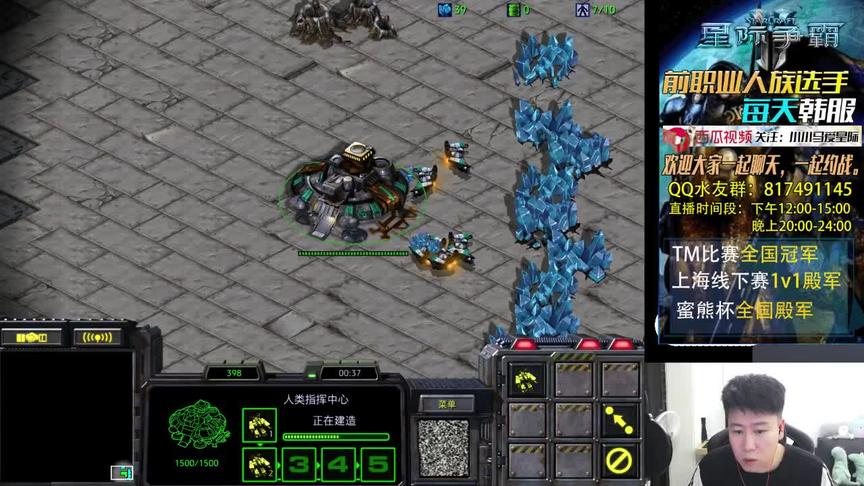Open the 菜单 game menu
This screenshot has width=864, height=486.
pos(446,403)
